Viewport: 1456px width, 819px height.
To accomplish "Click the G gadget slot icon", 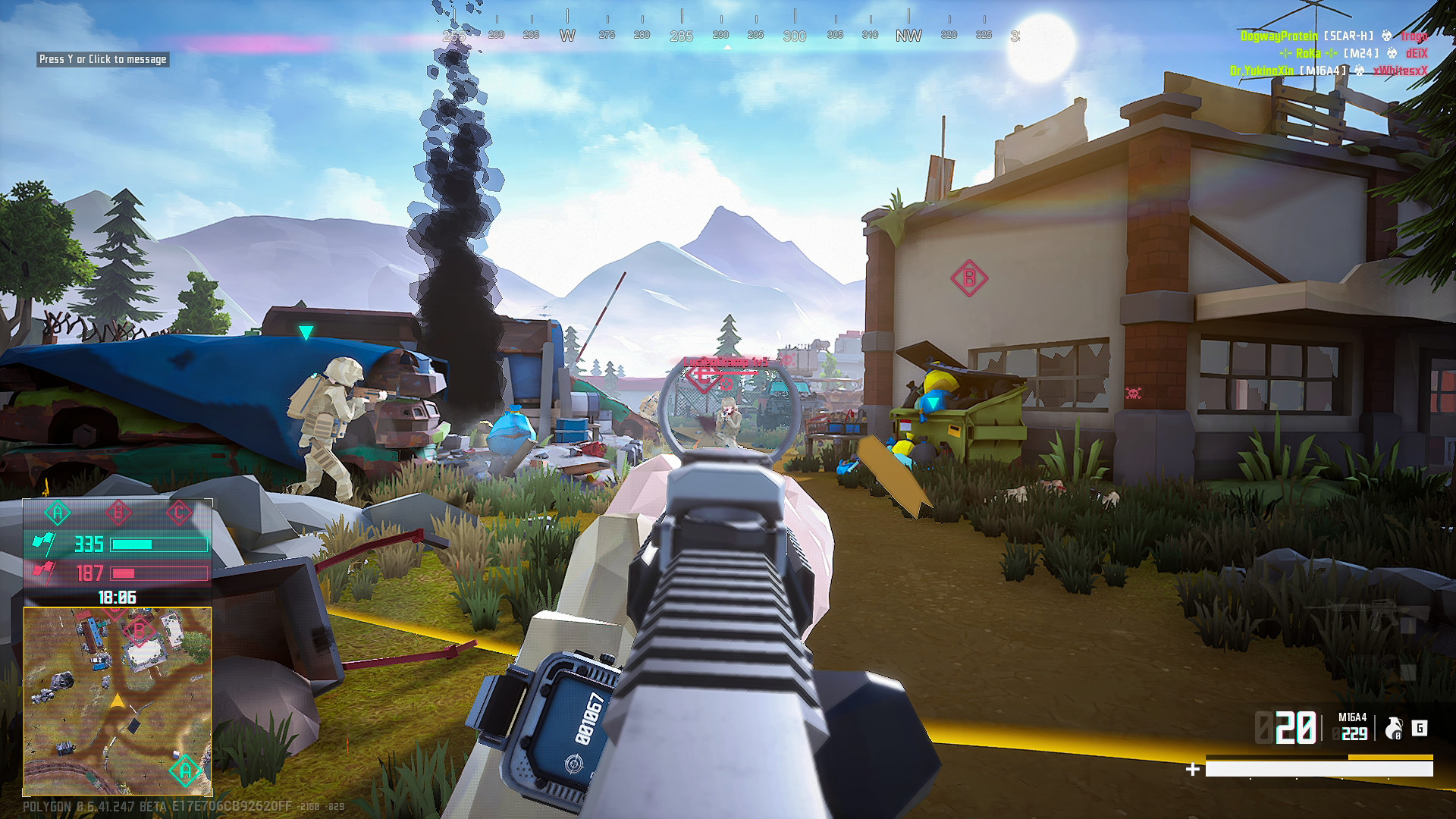I will click(1420, 729).
